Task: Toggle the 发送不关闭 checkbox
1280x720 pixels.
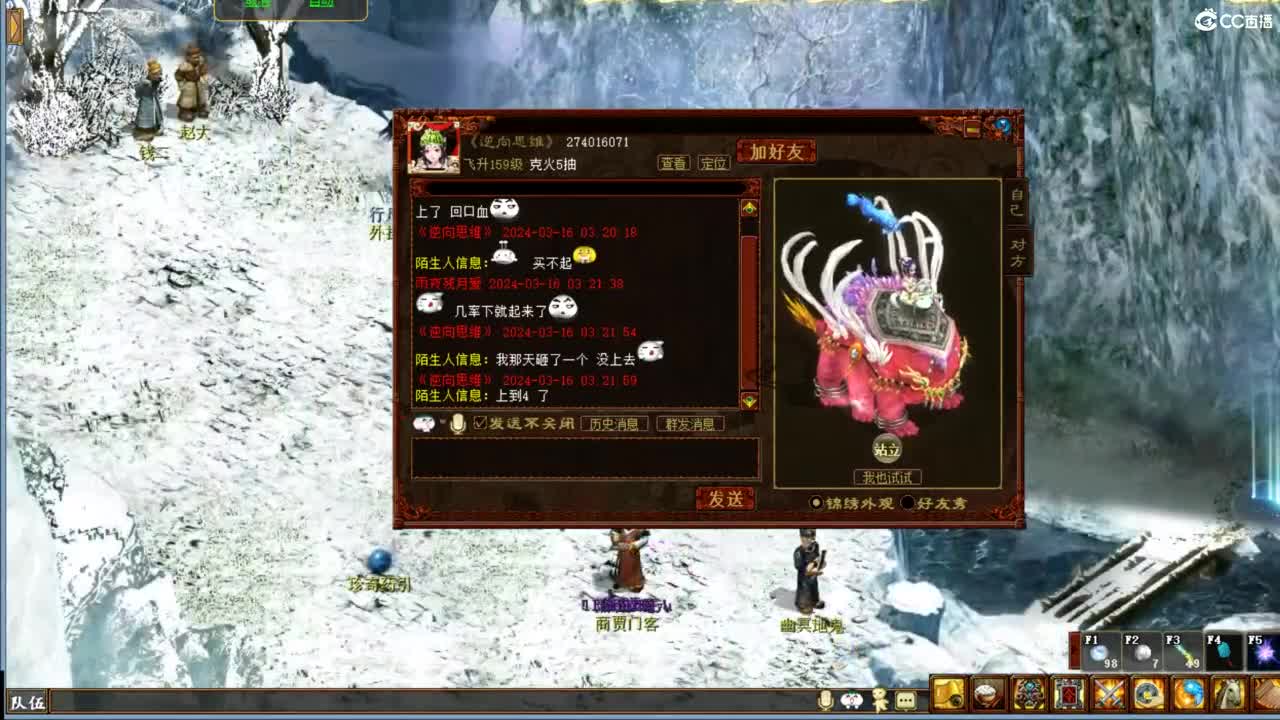Action: click(479, 422)
